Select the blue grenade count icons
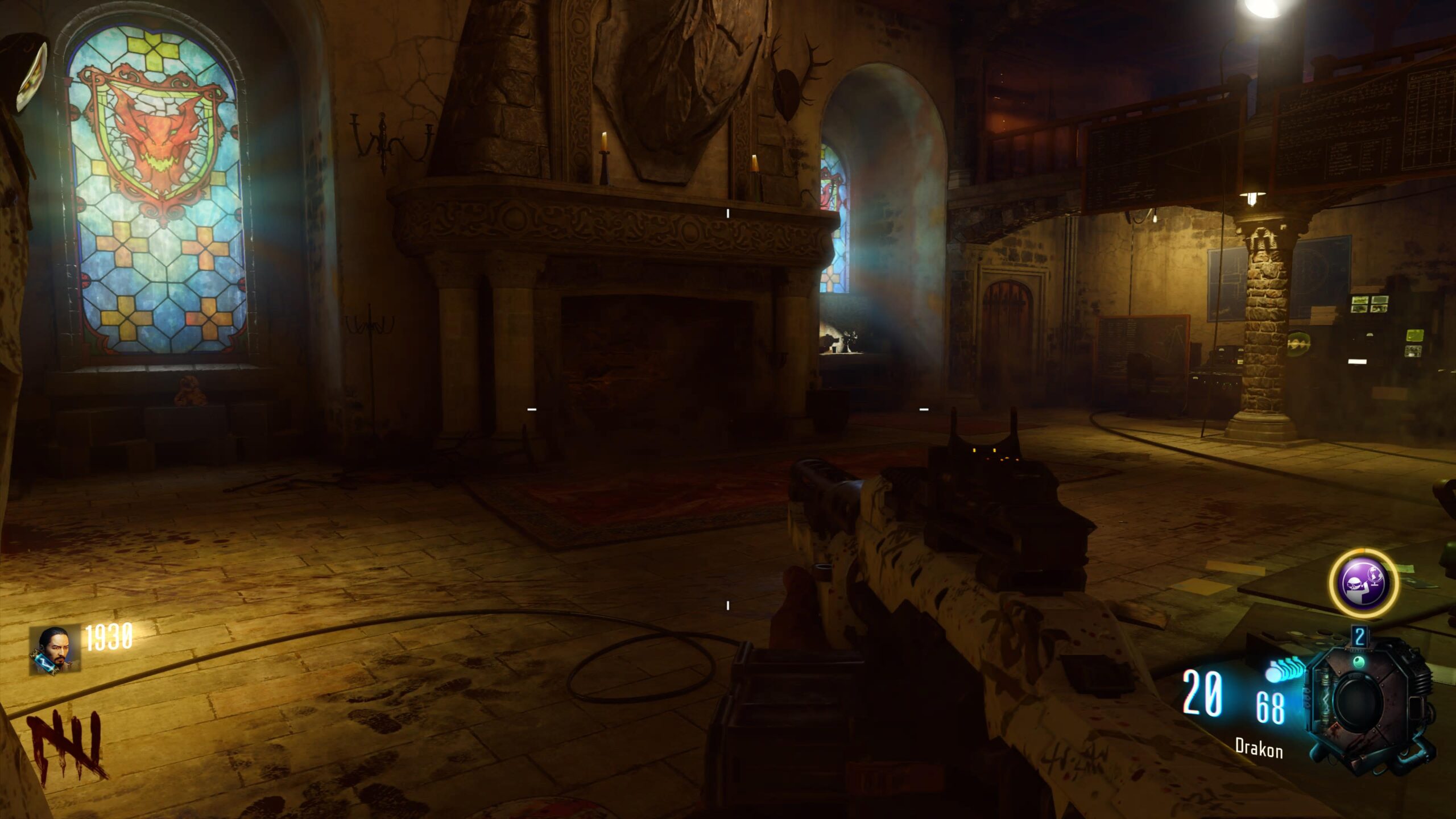 1285,669
